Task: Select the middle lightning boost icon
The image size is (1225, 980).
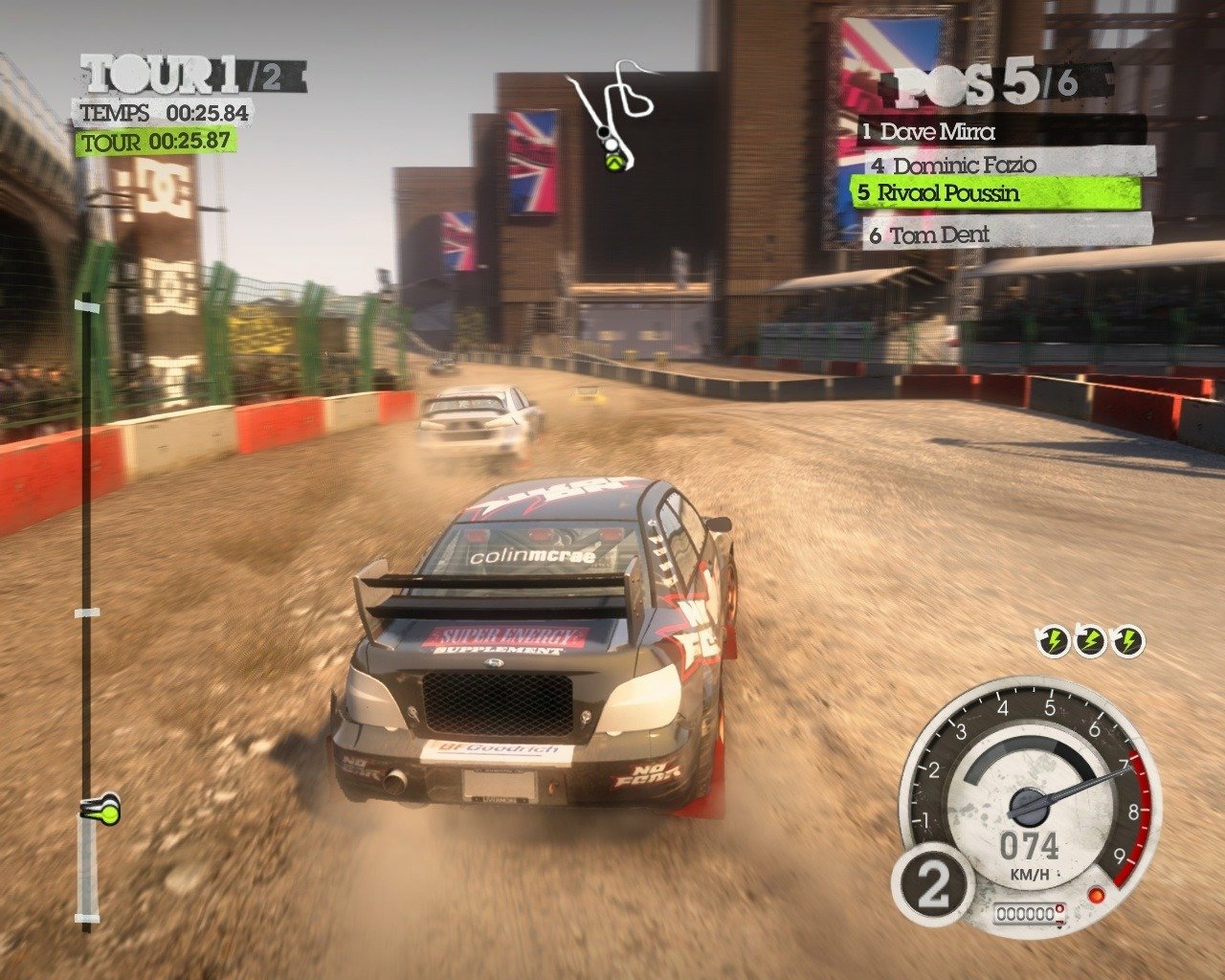Action: tap(1092, 641)
